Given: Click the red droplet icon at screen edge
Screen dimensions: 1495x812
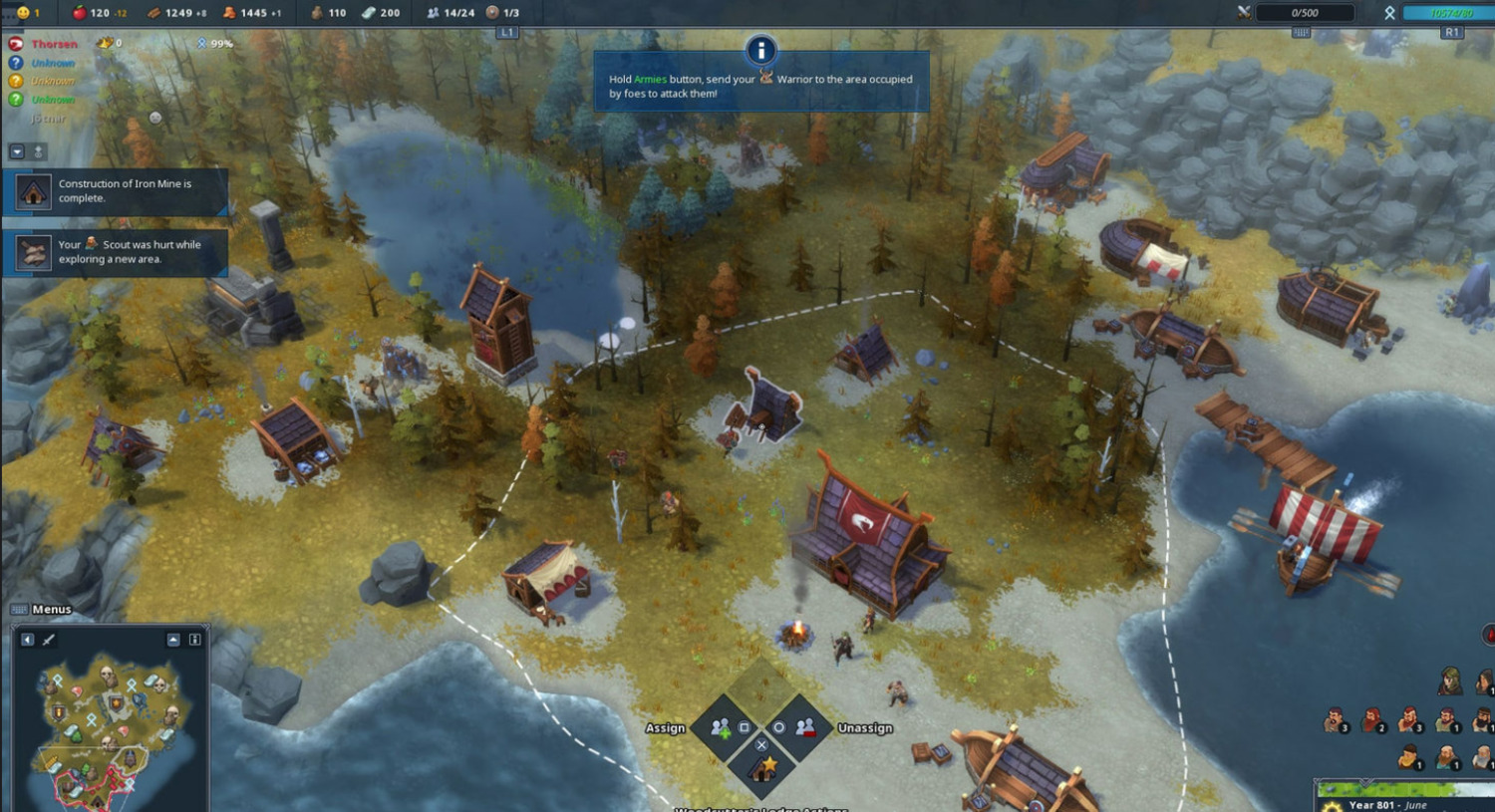Looking at the screenshot, I should click(1489, 635).
